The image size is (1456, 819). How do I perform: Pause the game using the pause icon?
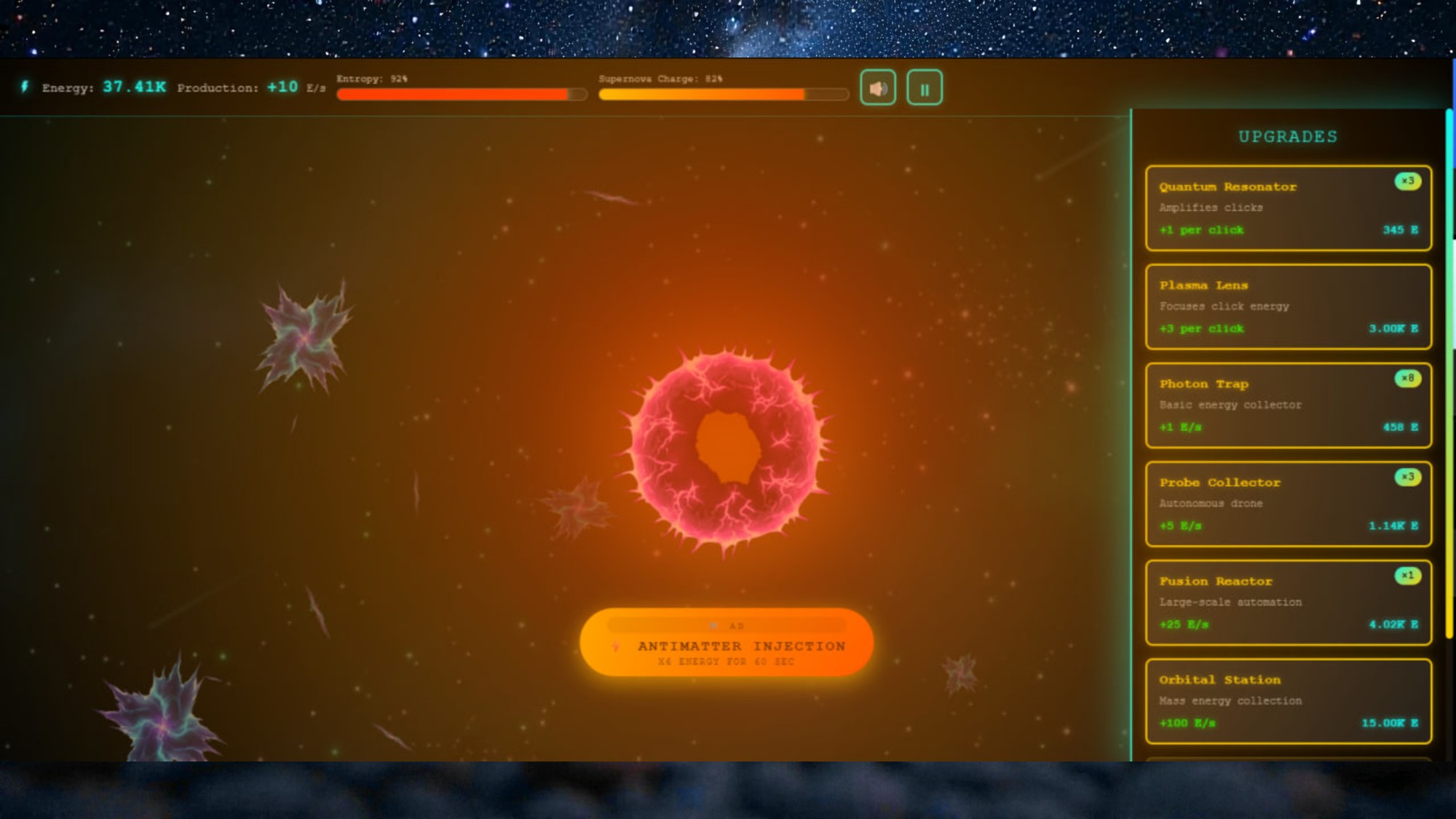pyautogui.click(x=924, y=87)
